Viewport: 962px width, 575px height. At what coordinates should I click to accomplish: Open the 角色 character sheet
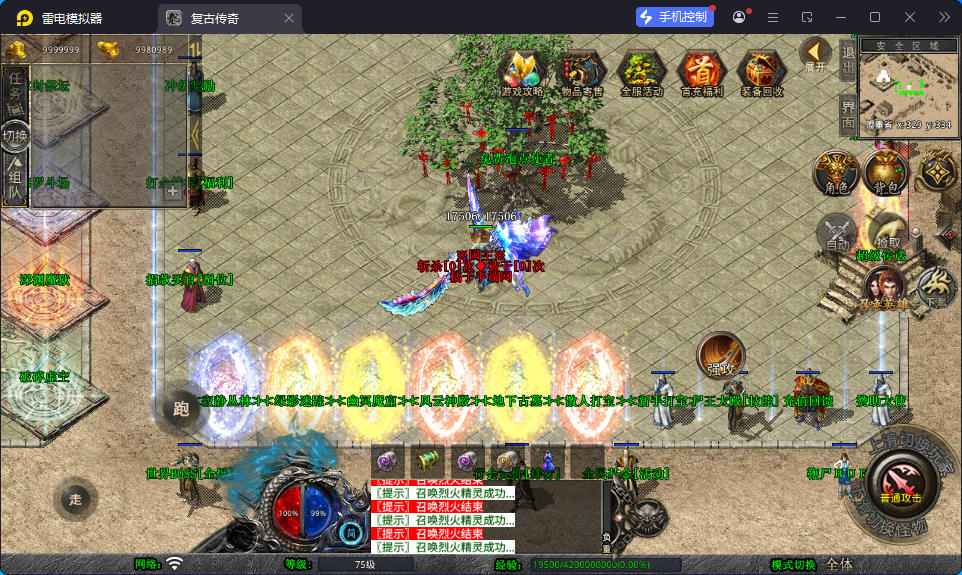836,173
